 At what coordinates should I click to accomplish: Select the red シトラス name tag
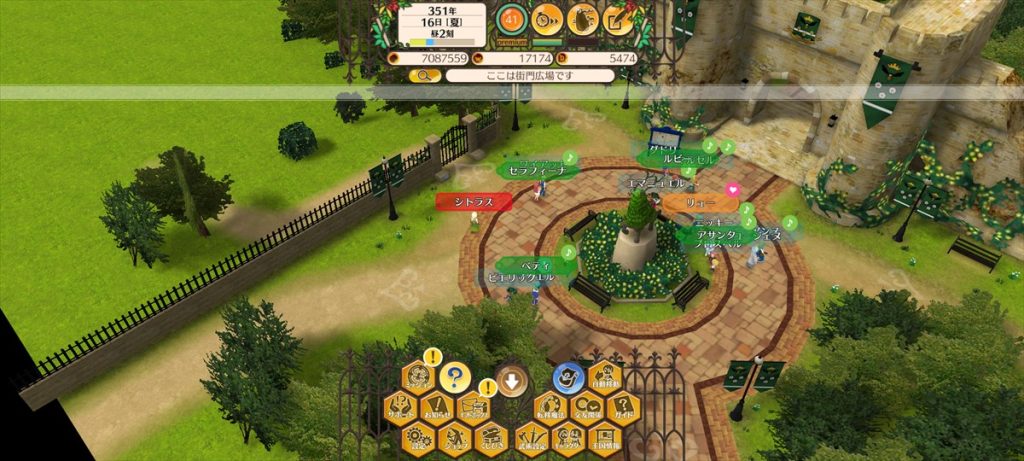pyautogui.click(x=474, y=201)
